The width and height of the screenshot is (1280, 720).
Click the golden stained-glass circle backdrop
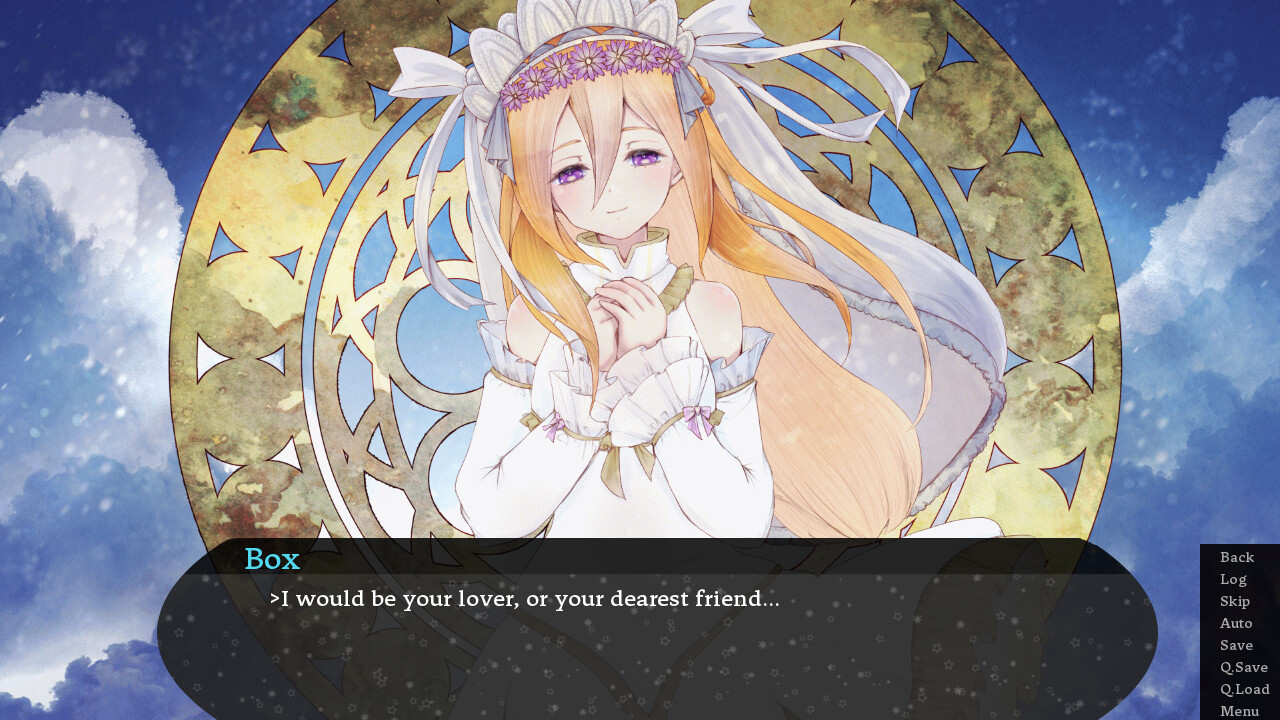[x=300, y=300]
